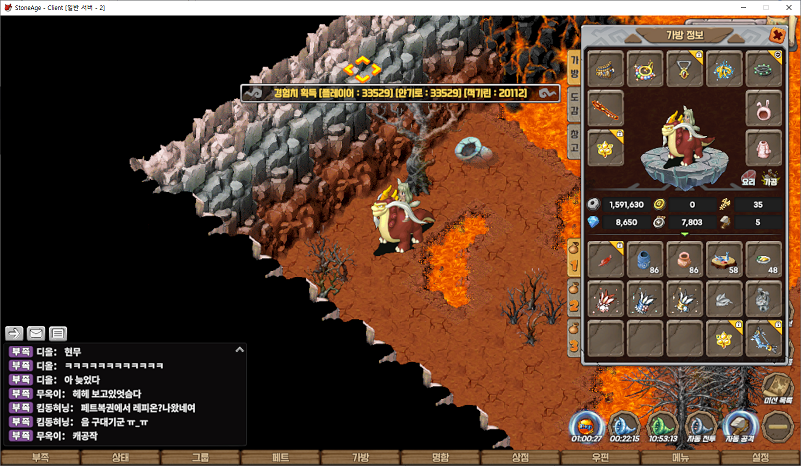This screenshot has height=466, width=801.
Task: Open the 상태 status menu
Action: (x=121, y=457)
